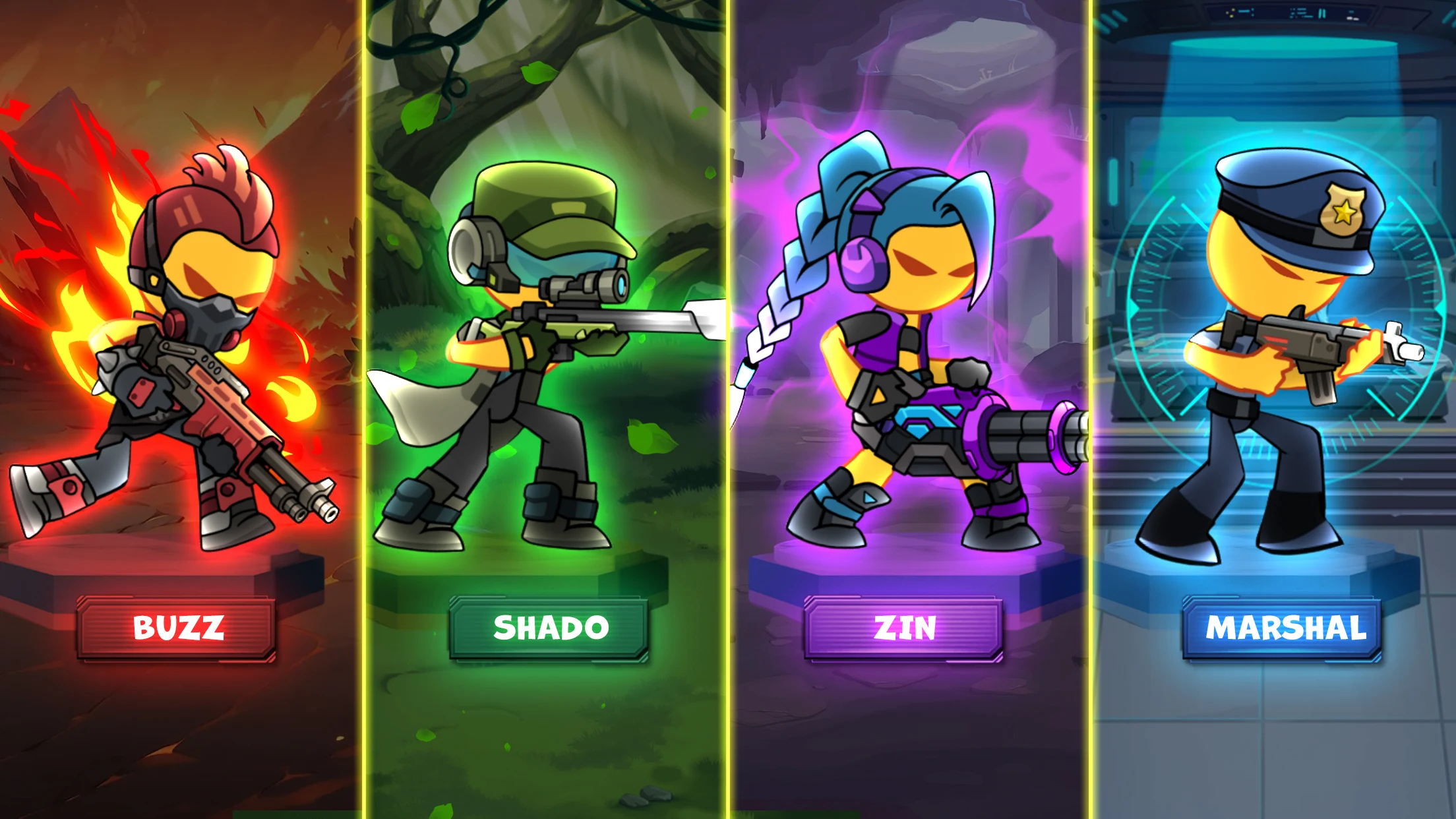Select the BUZZ character name button
The width and height of the screenshot is (1456, 819).
click(177, 628)
